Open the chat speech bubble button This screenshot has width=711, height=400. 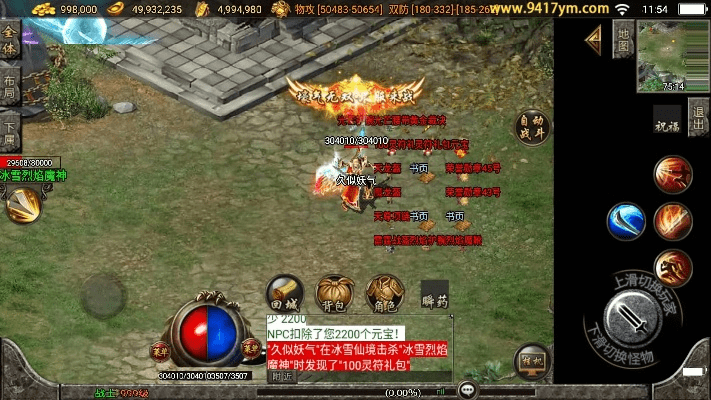(x=467, y=389)
